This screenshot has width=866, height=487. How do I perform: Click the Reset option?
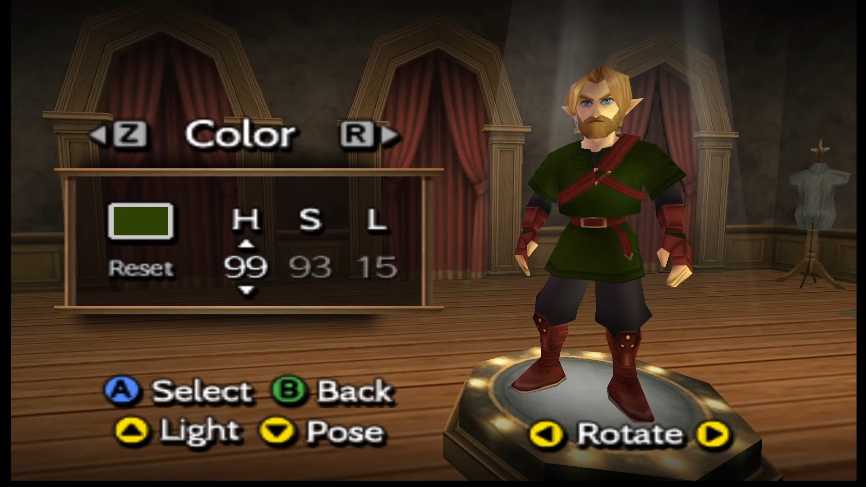coord(141,268)
